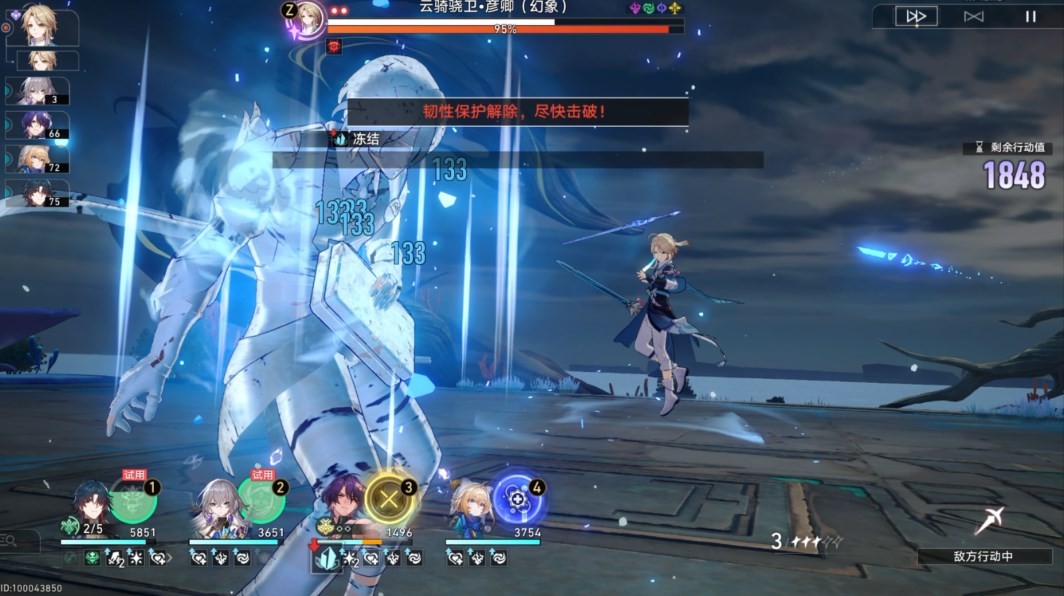Activate Dan Heng's green ultimate, number 1
Image resolution: width=1064 pixels, height=596 pixels.
click(134, 500)
